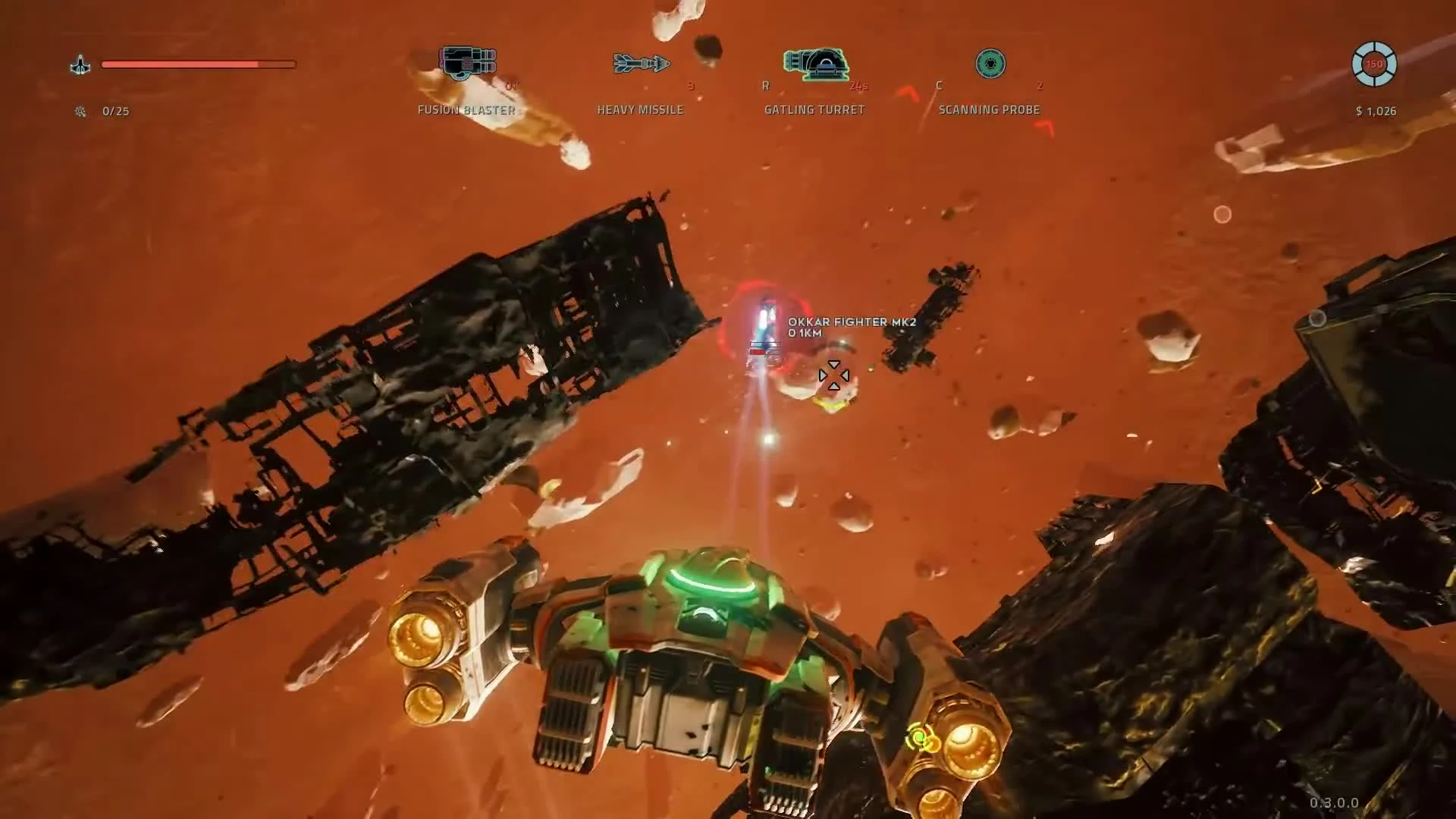Select the Heavy Missile icon
The height and width of the screenshot is (819, 1456).
coord(641,64)
